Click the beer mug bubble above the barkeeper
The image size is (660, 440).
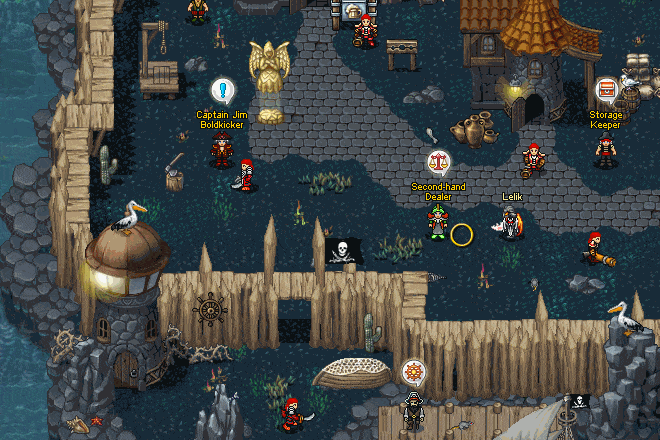pyautogui.click(x=351, y=9)
